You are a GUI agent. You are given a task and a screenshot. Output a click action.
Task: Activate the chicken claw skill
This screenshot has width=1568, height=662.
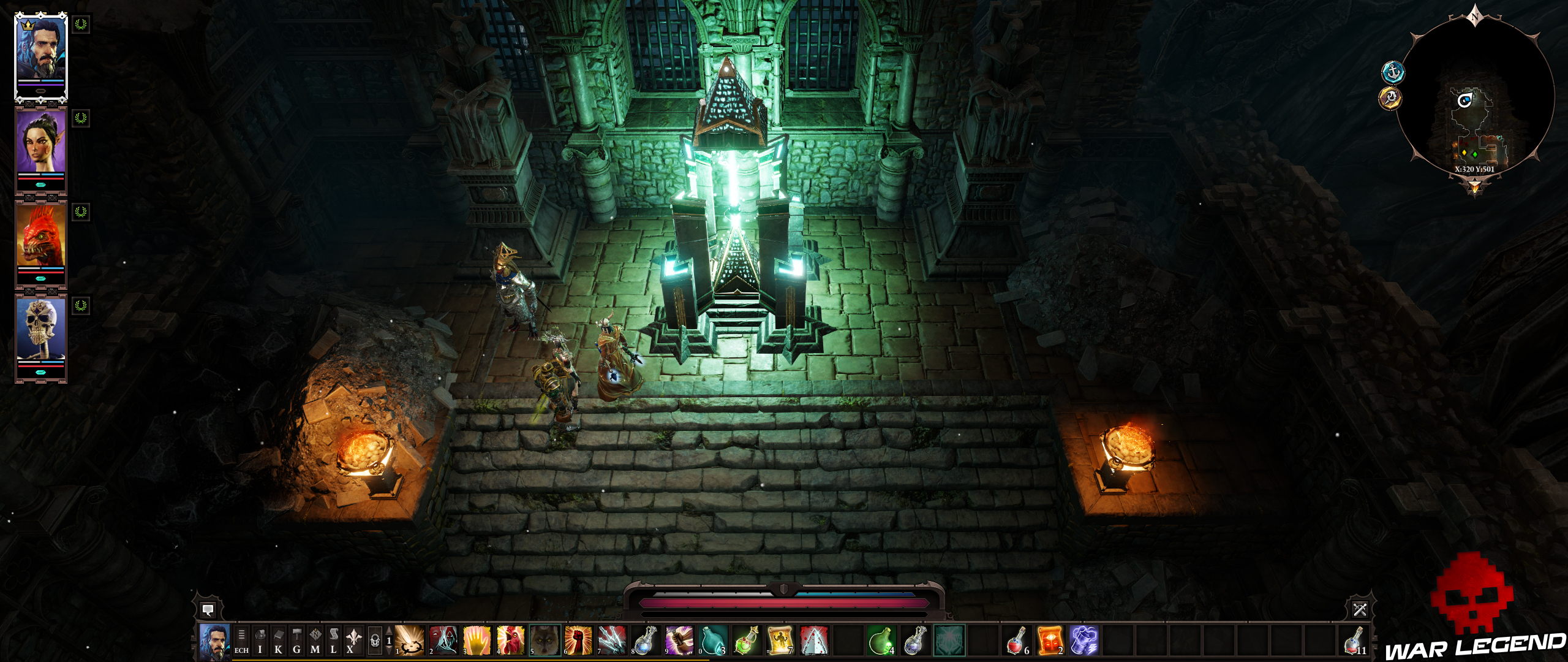tap(510, 641)
